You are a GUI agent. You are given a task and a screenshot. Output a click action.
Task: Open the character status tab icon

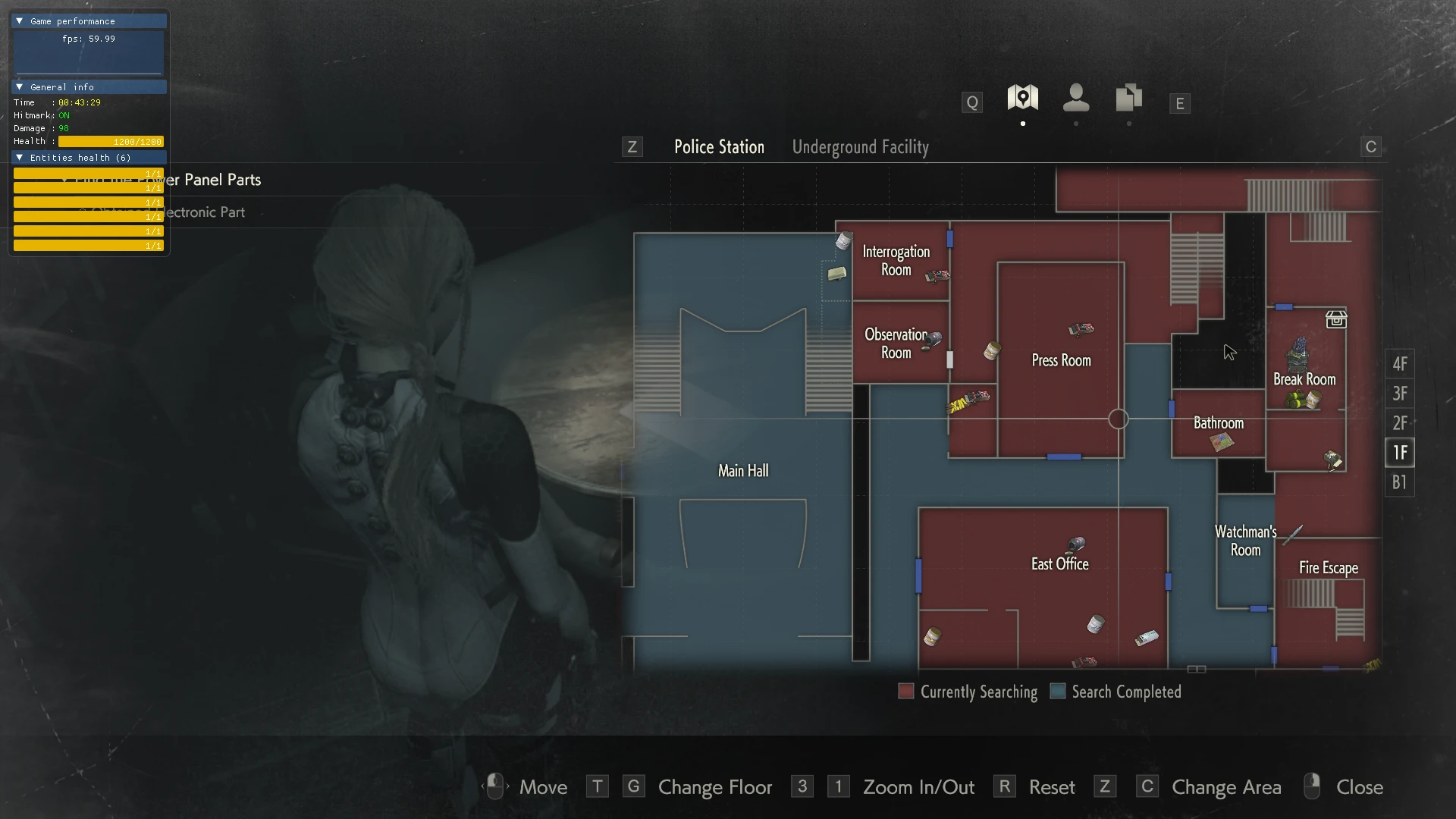pos(1075,99)
